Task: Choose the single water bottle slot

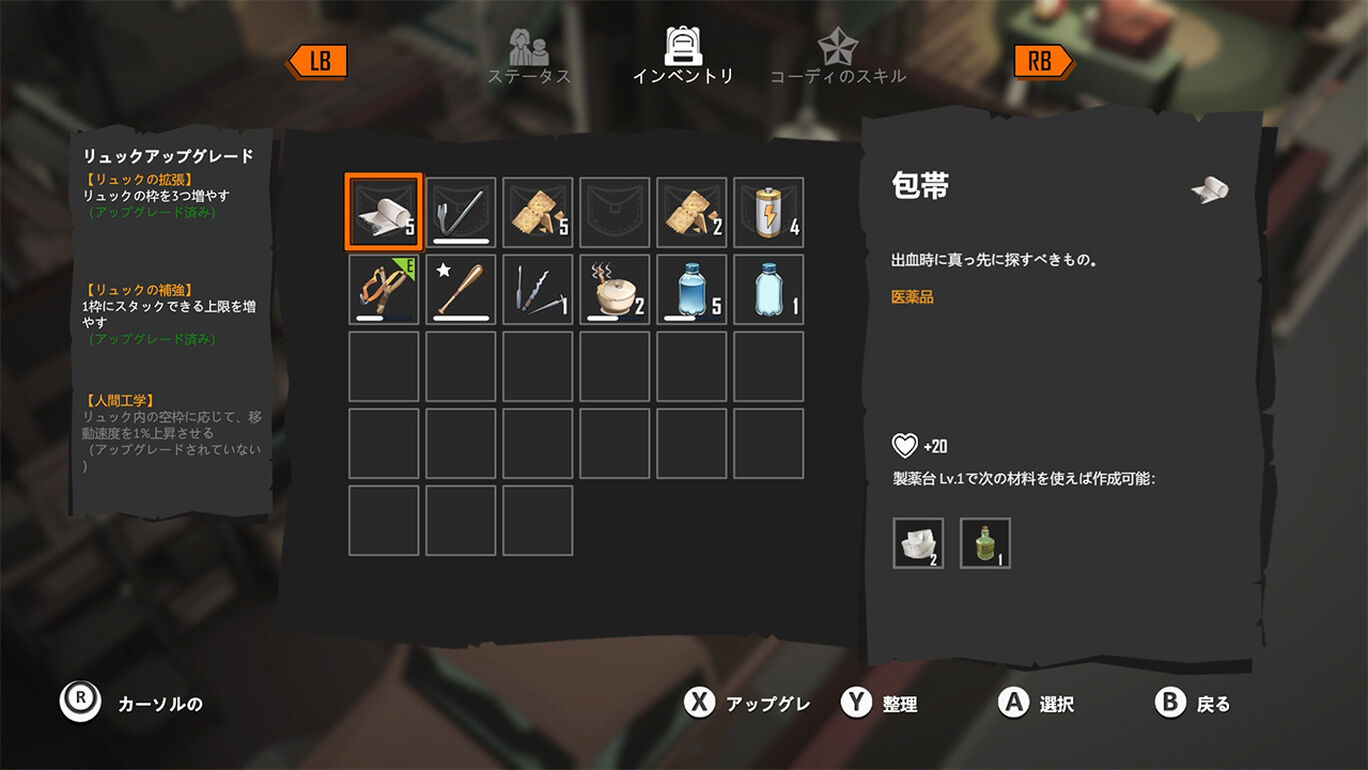Action: point(769,289)
